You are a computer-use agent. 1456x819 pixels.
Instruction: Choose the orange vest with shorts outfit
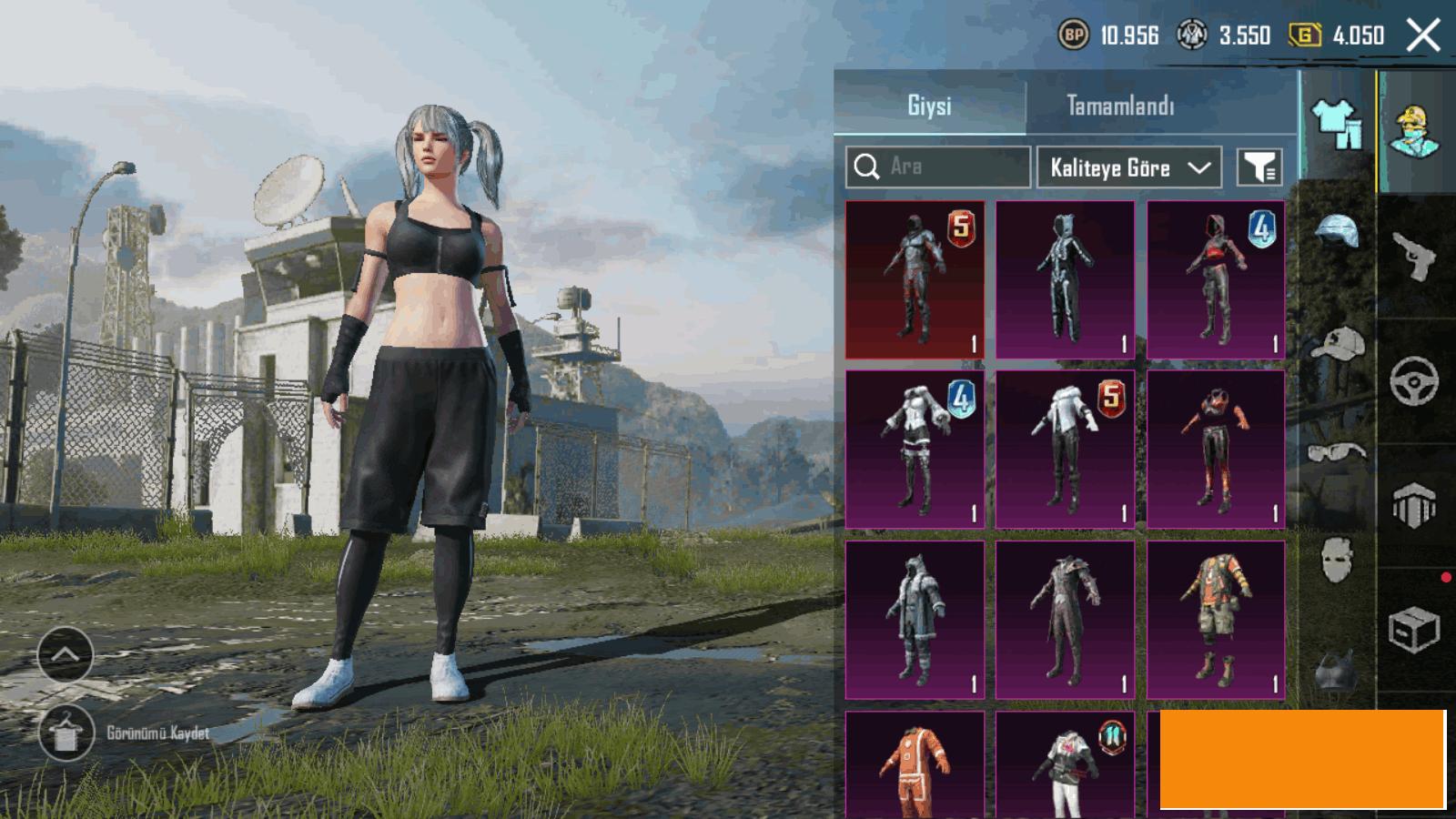[x=1216, y=620]
